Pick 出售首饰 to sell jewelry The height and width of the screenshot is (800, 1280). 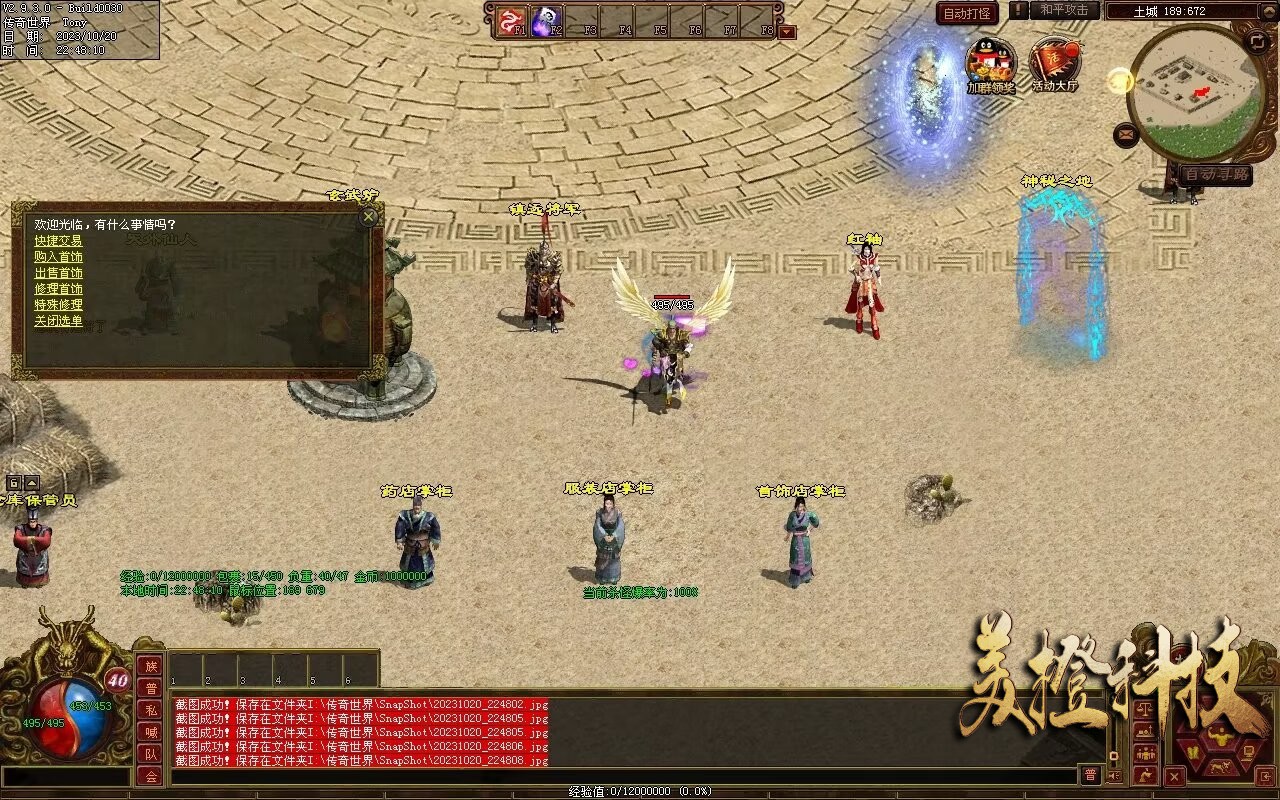click(58, 273)
